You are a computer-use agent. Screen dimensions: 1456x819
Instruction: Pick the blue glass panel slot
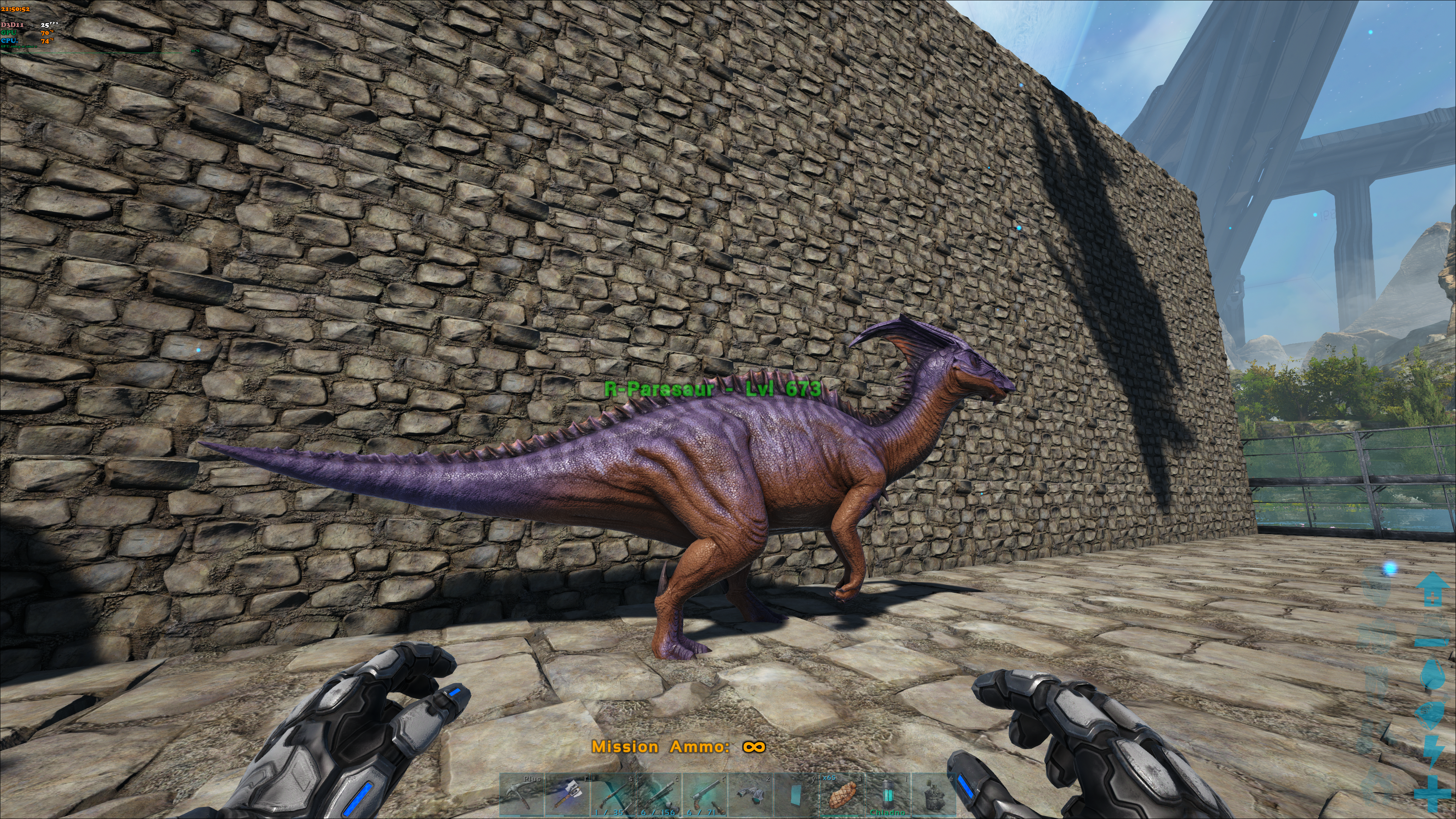click(x=796, y=794)
